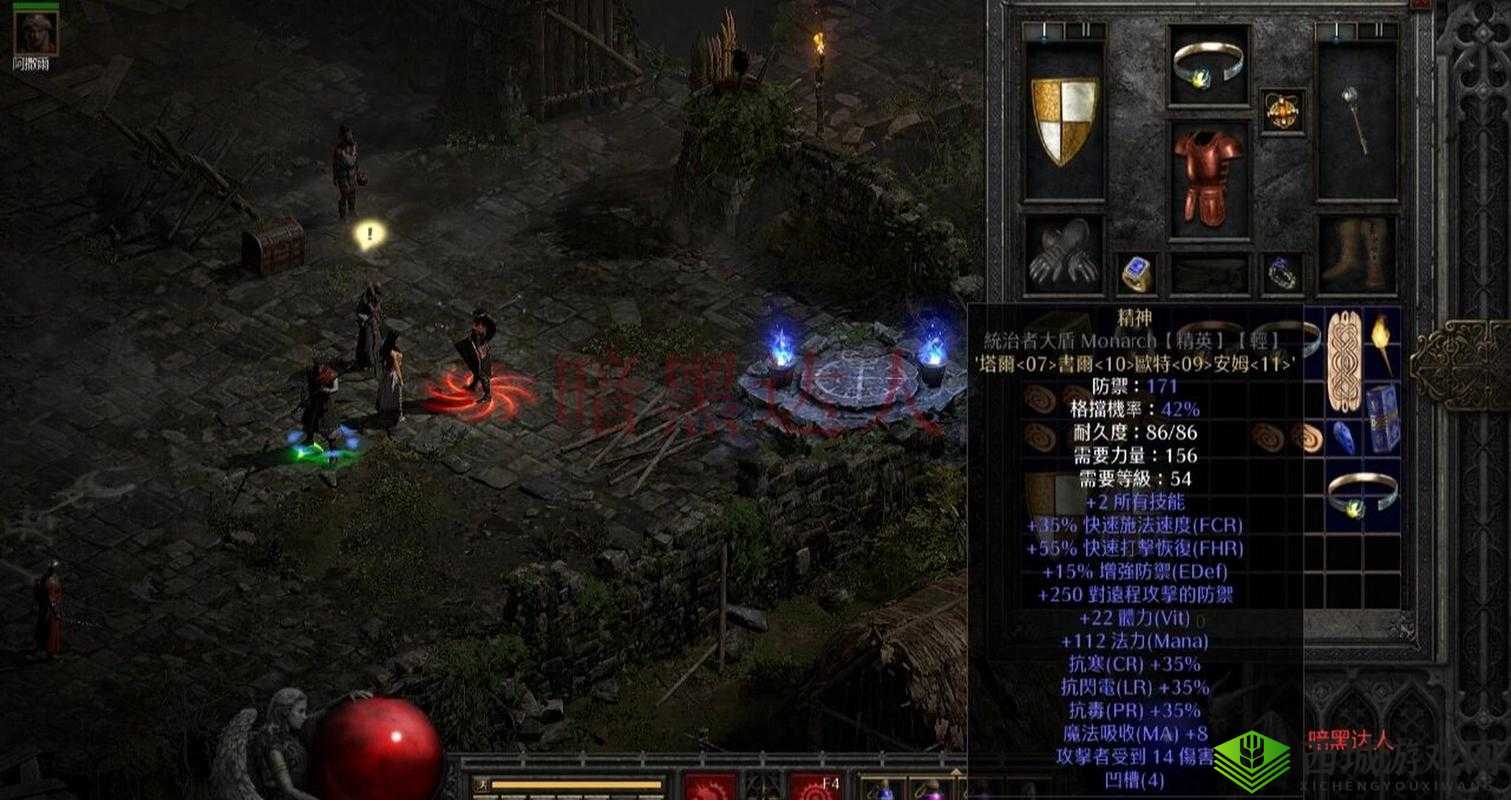Screen dimensions: 1511x800
Task: Select the blue gem gold ring
Action: point(1137,274)
